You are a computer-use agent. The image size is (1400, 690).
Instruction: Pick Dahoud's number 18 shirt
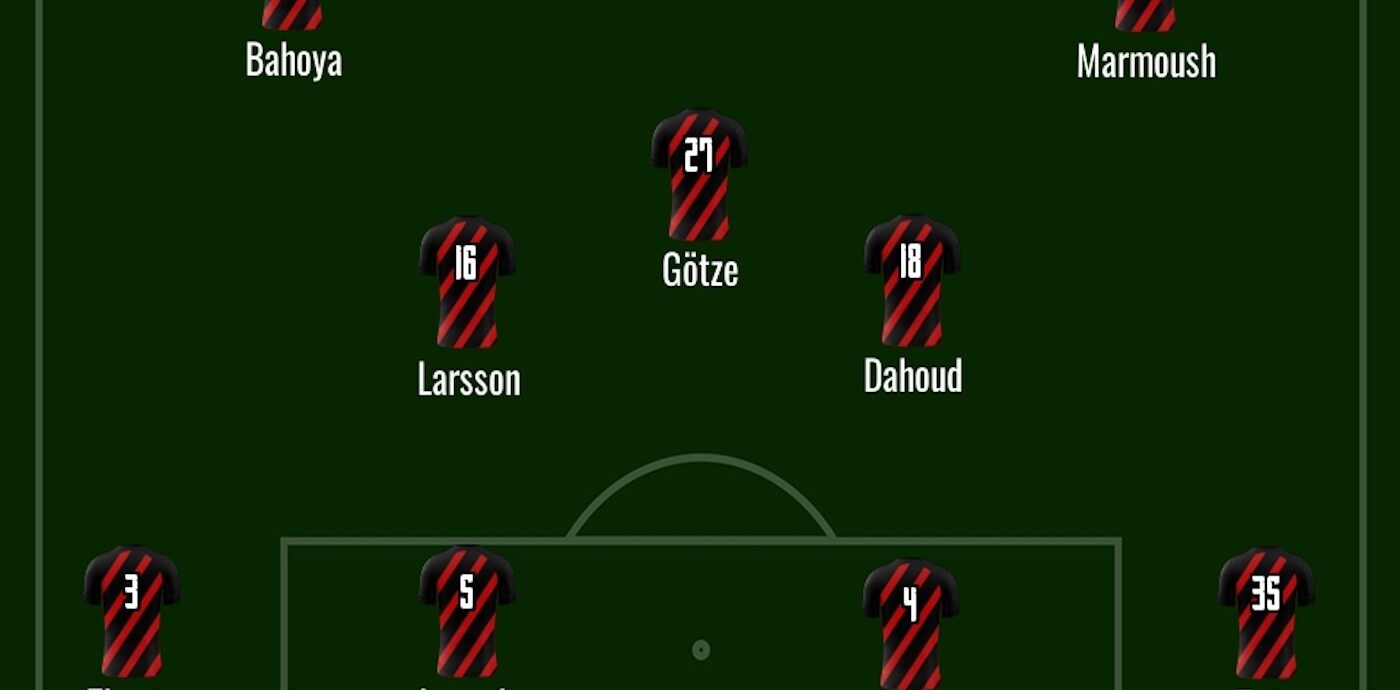tap(911, 280)
